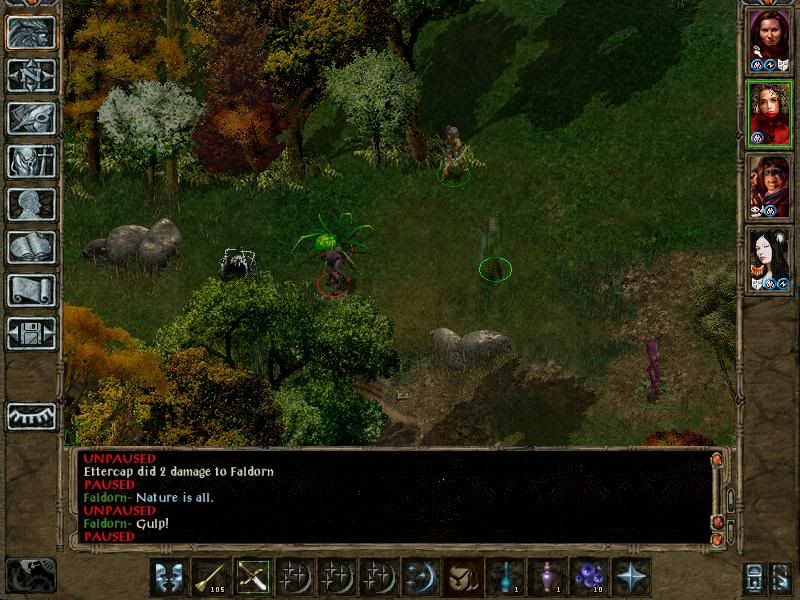Open the priest scroll button

31,290
